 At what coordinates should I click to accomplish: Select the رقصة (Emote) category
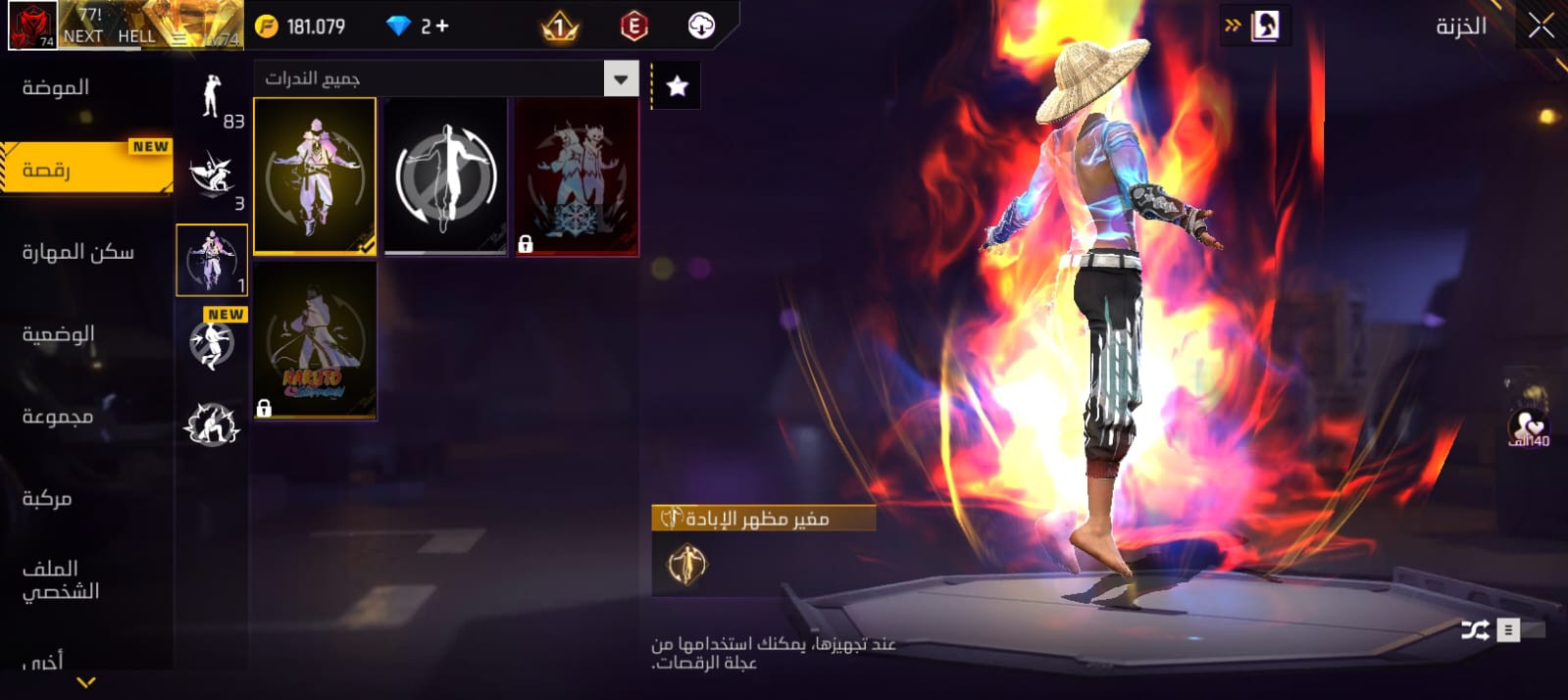[47, 170]
